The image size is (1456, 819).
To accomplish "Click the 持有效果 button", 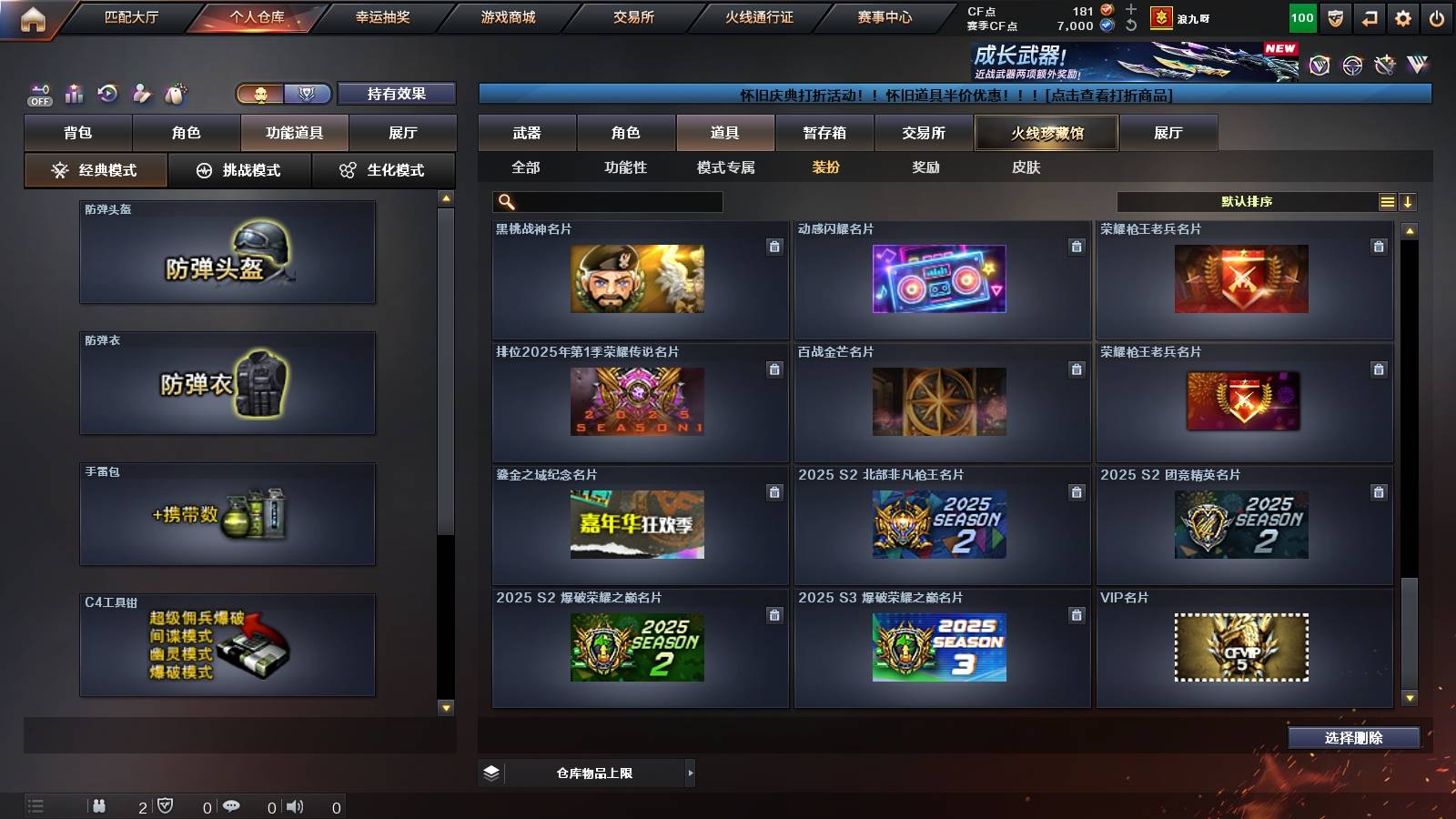I will pyautogui.click(x=397, y=93).
